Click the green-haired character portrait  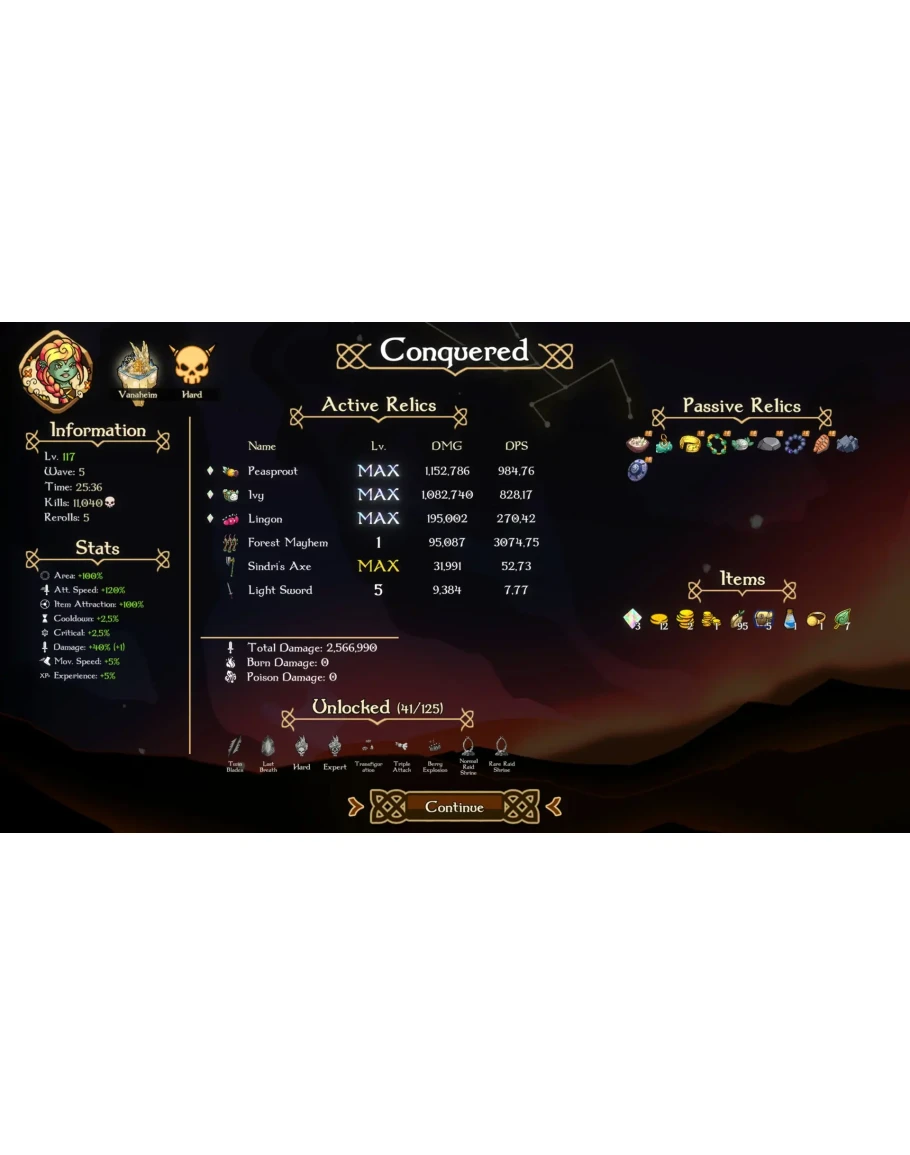point(56,371)
